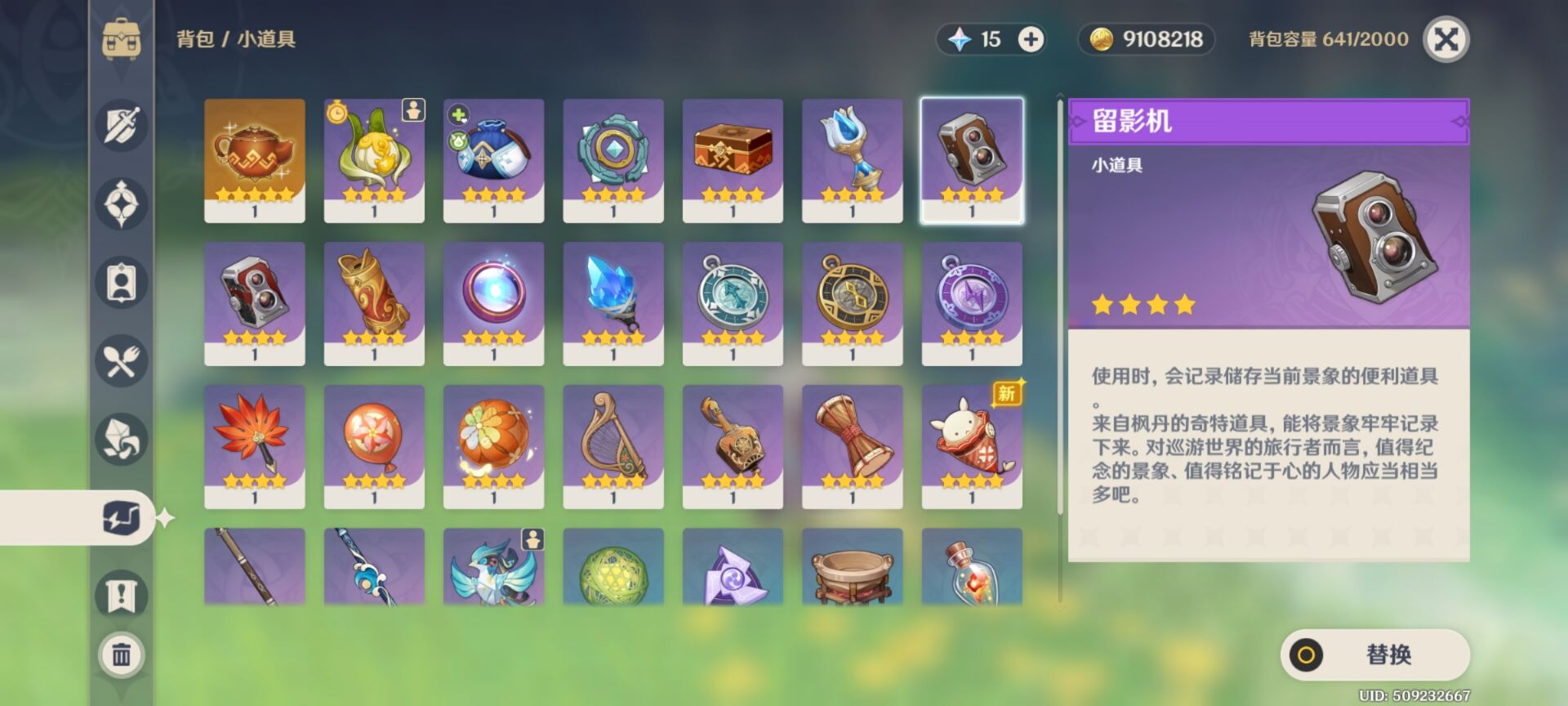Close the inventory with the X button
Viewport: 1568px width, 706px height.
coord(1445,39)
